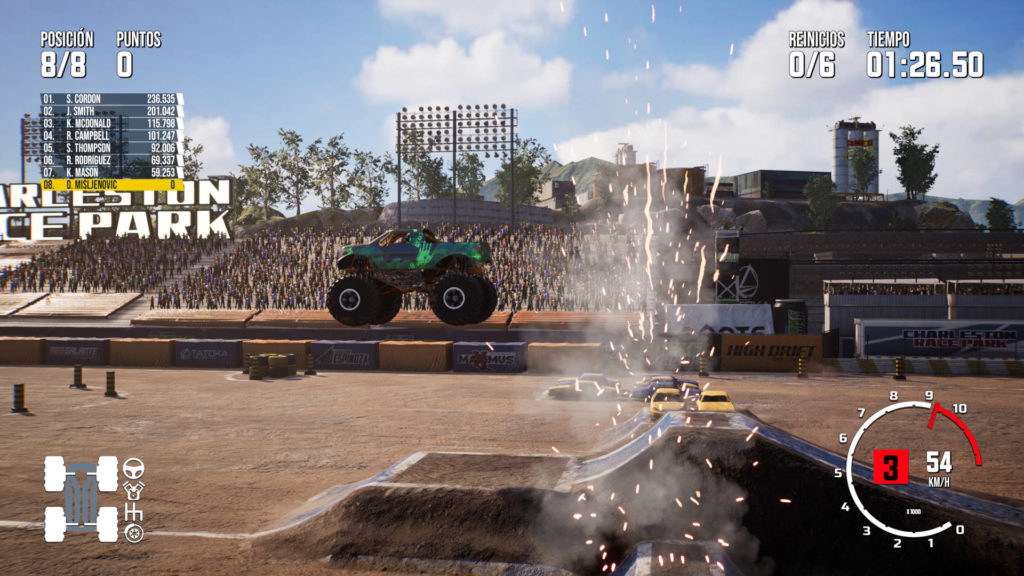This screenshot has width=1024, height=576.
Task: Select the gearbox shifter status icon
Action: [x=133, y=512]
